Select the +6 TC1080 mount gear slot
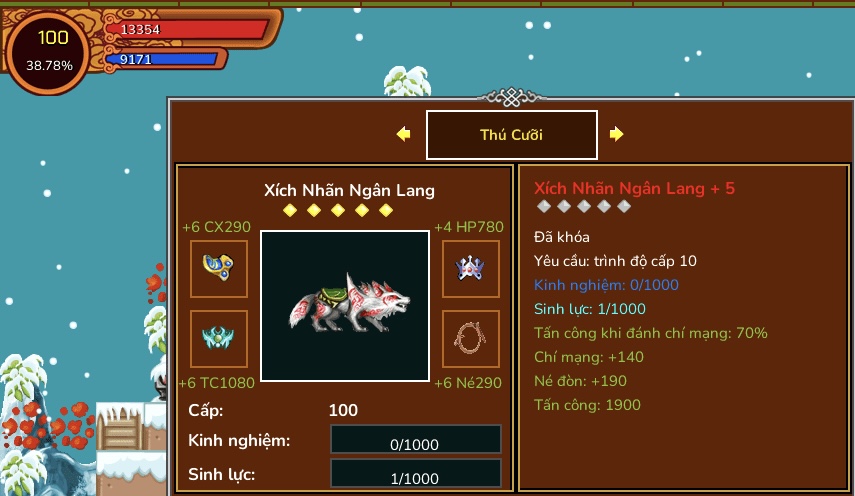 click(x=219, y=339)
